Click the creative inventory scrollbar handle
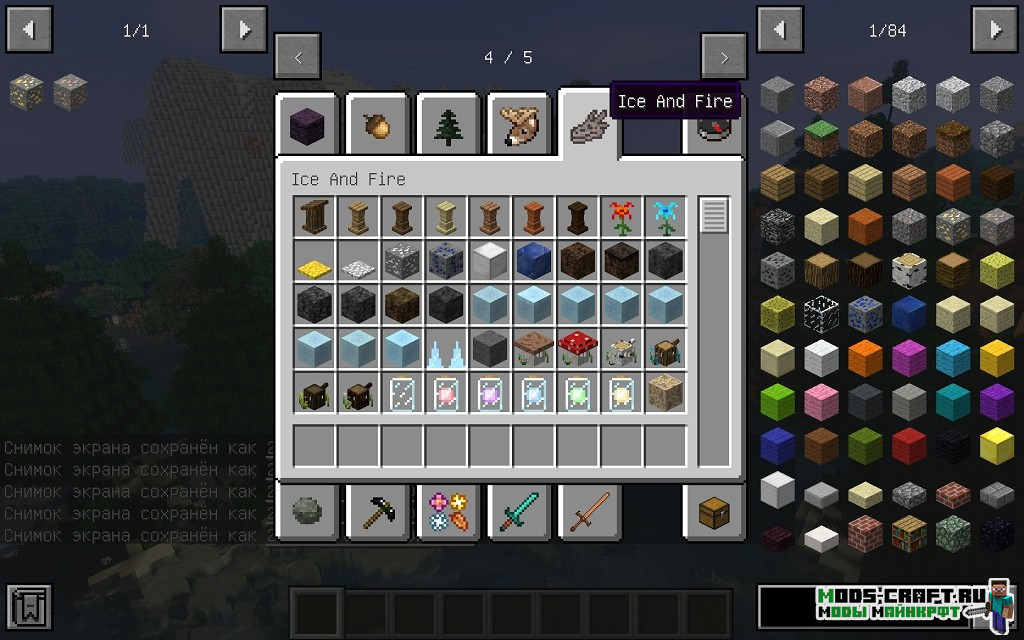Image resolution: width=1024 pixels, height=640 pixels. pos(714,216)
